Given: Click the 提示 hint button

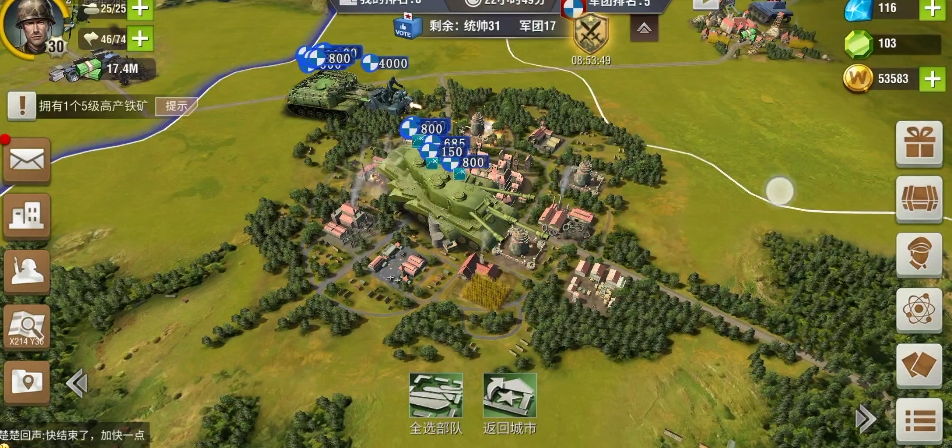Looking at the screenshot, I should [x=176, y=105].
